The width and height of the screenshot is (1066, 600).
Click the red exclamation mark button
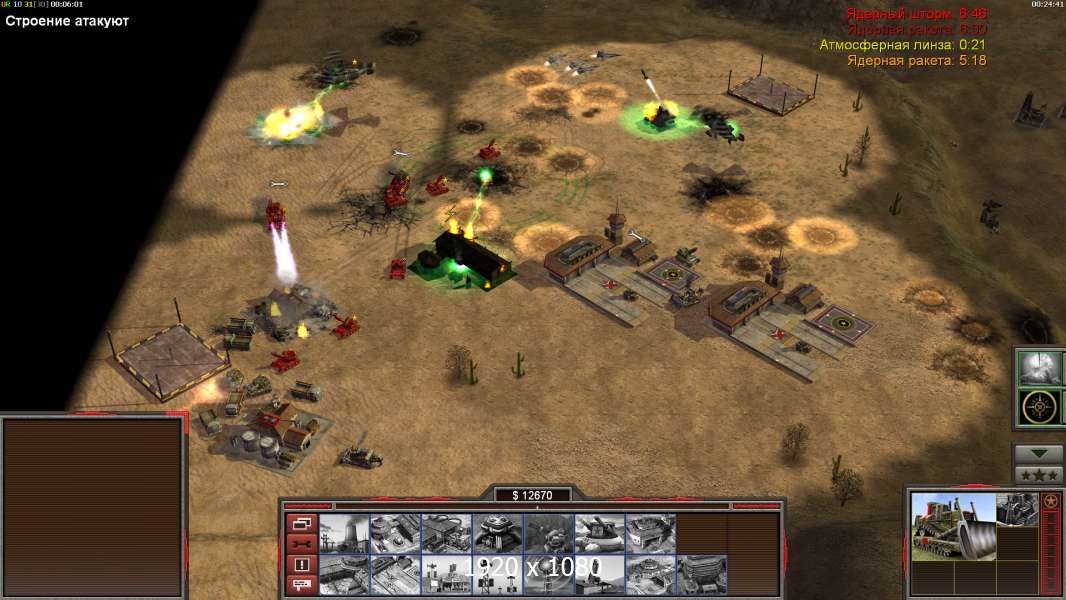301,564
